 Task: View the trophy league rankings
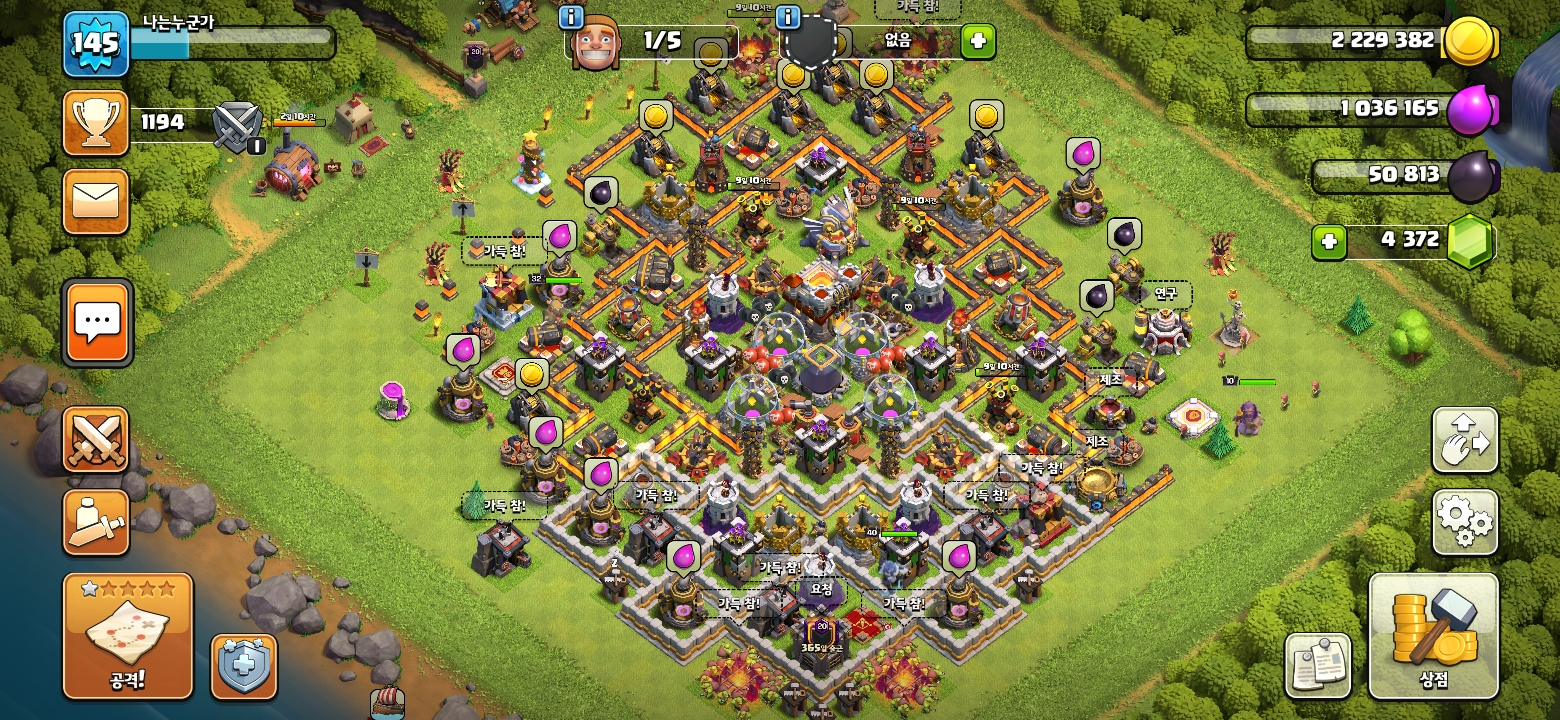[x=96, y=123]
